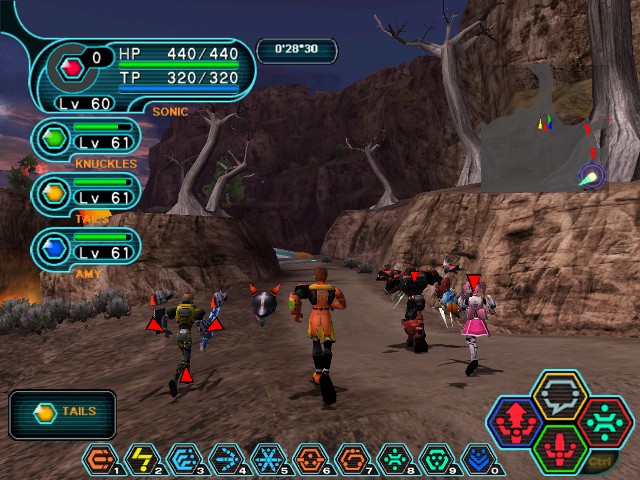This screenshot has width=640, height=480.
Task: Select Tails' party member panel
Action: pos(85,193)
